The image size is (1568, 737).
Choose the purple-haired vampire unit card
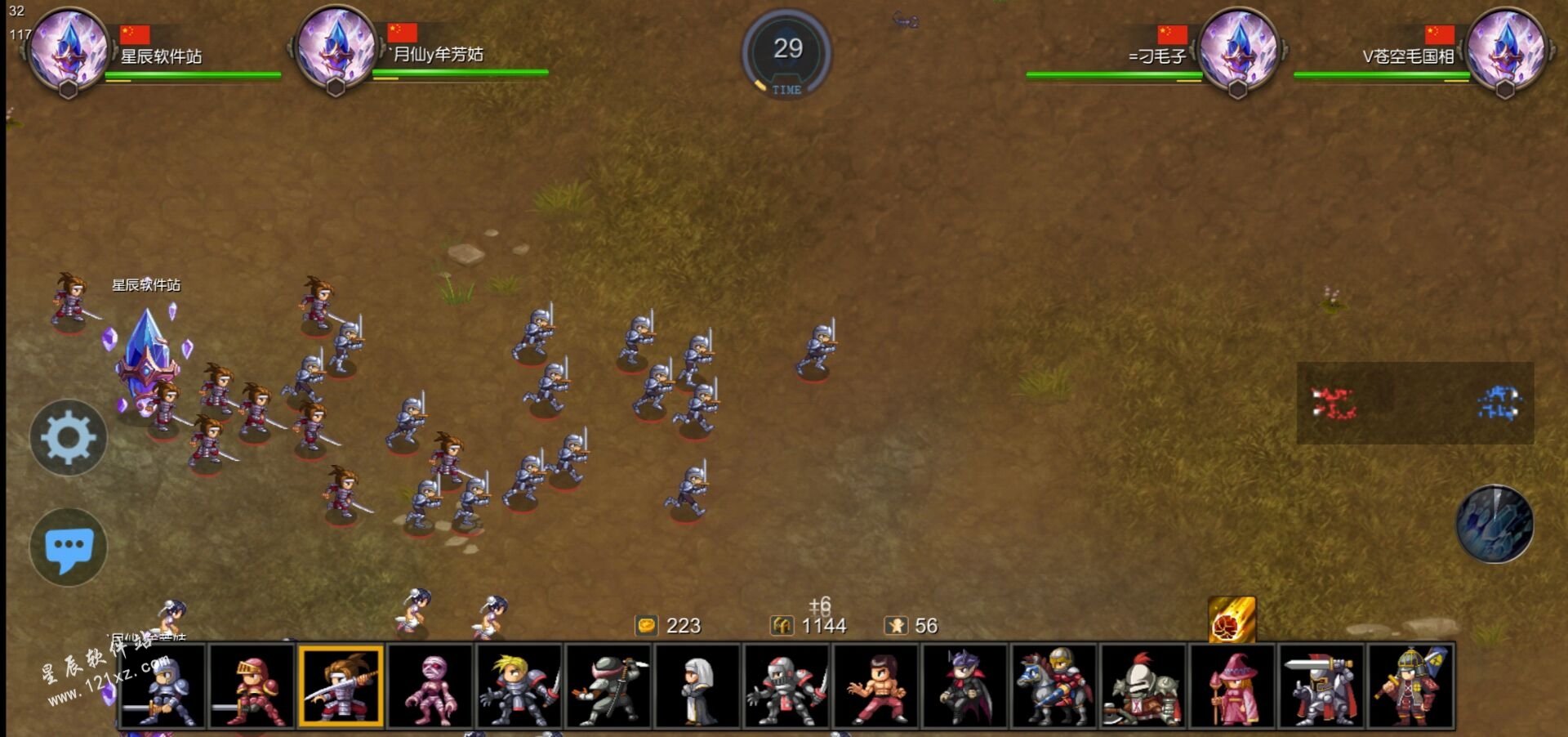pos(965,686)
